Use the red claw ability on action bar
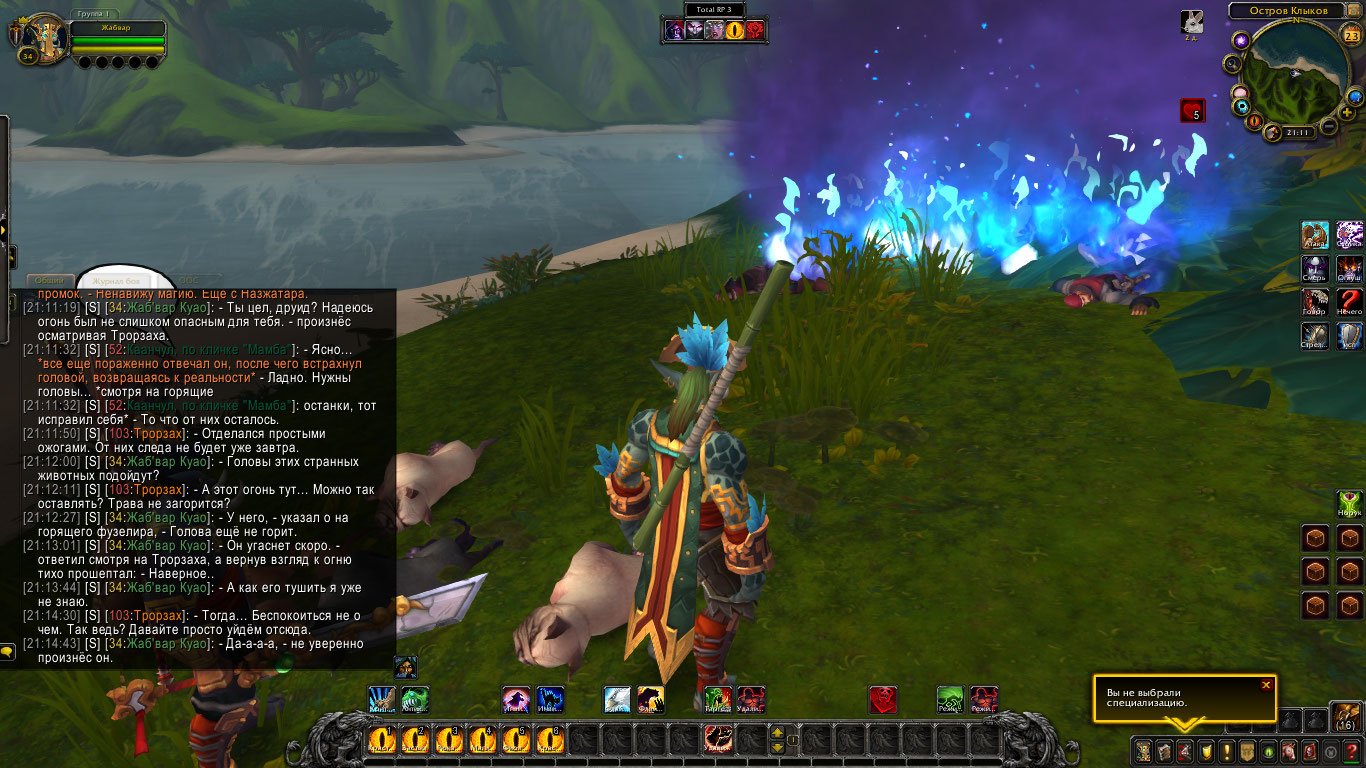The width and height of the screenshot is (1366, 768). click(718, 739)
